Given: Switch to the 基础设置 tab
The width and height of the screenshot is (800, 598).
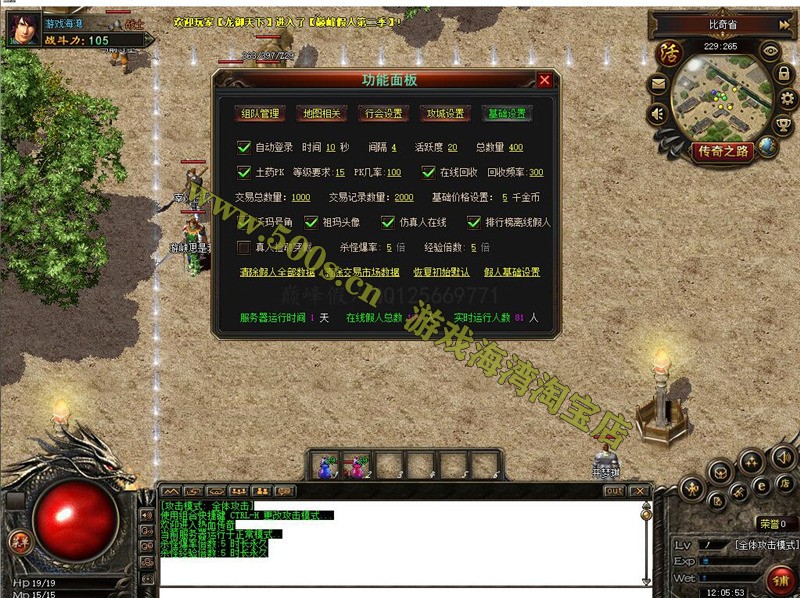Looking at the screenshot, I should (x=506, y=113).
